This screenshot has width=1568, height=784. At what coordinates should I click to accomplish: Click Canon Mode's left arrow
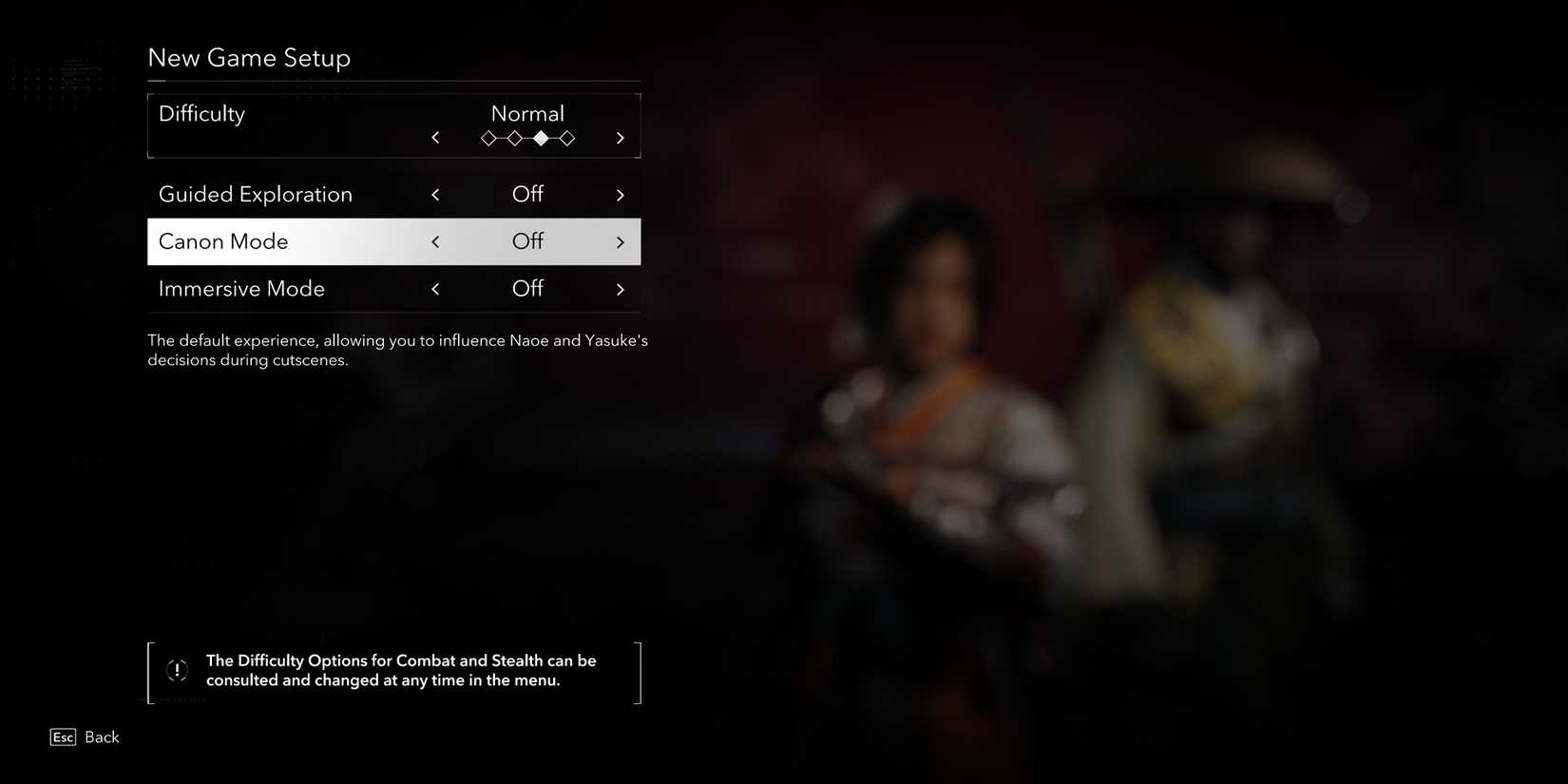click(435, 242)
